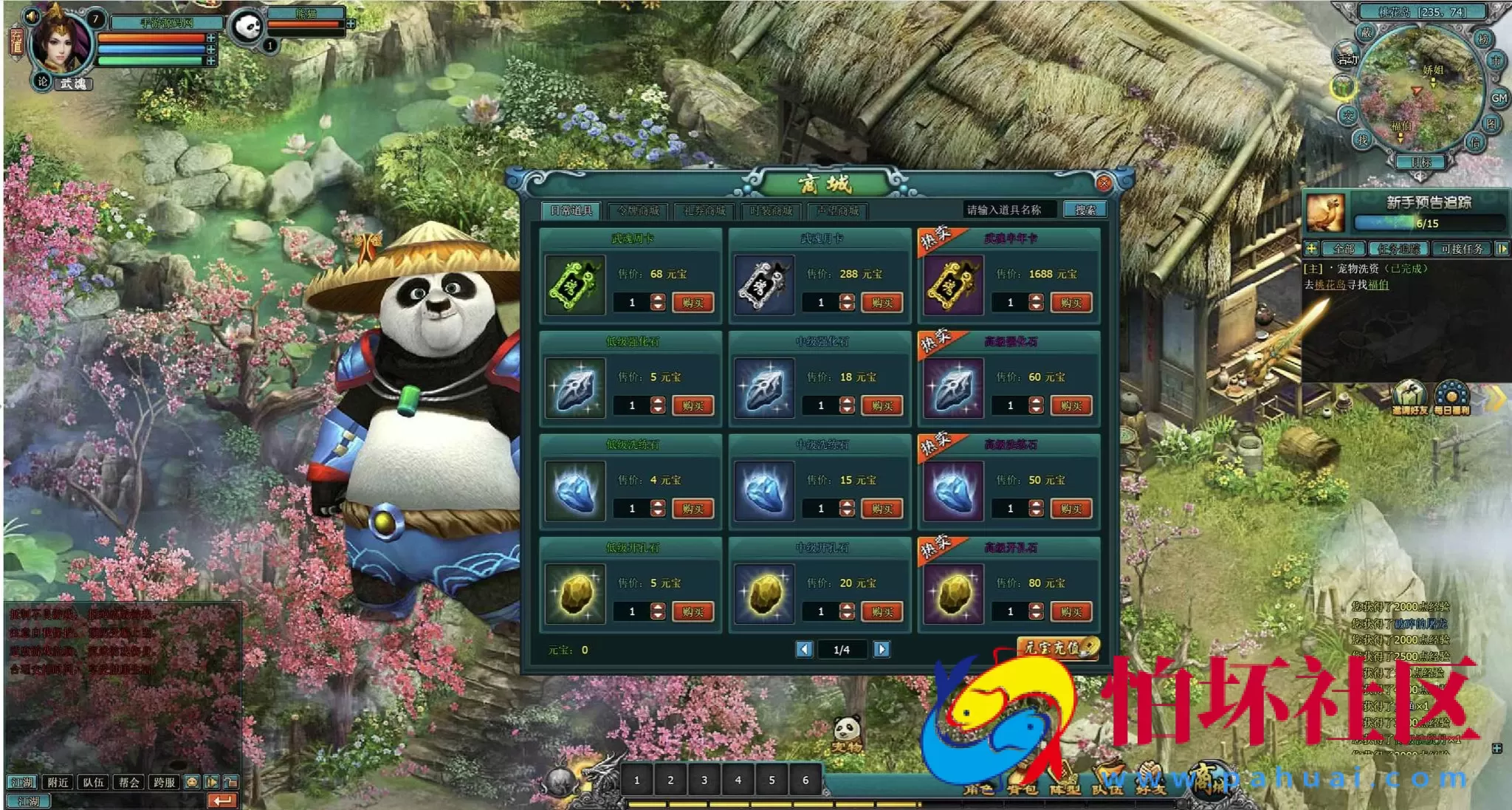Click the GM button beside the minimap

pos(1498,97)
